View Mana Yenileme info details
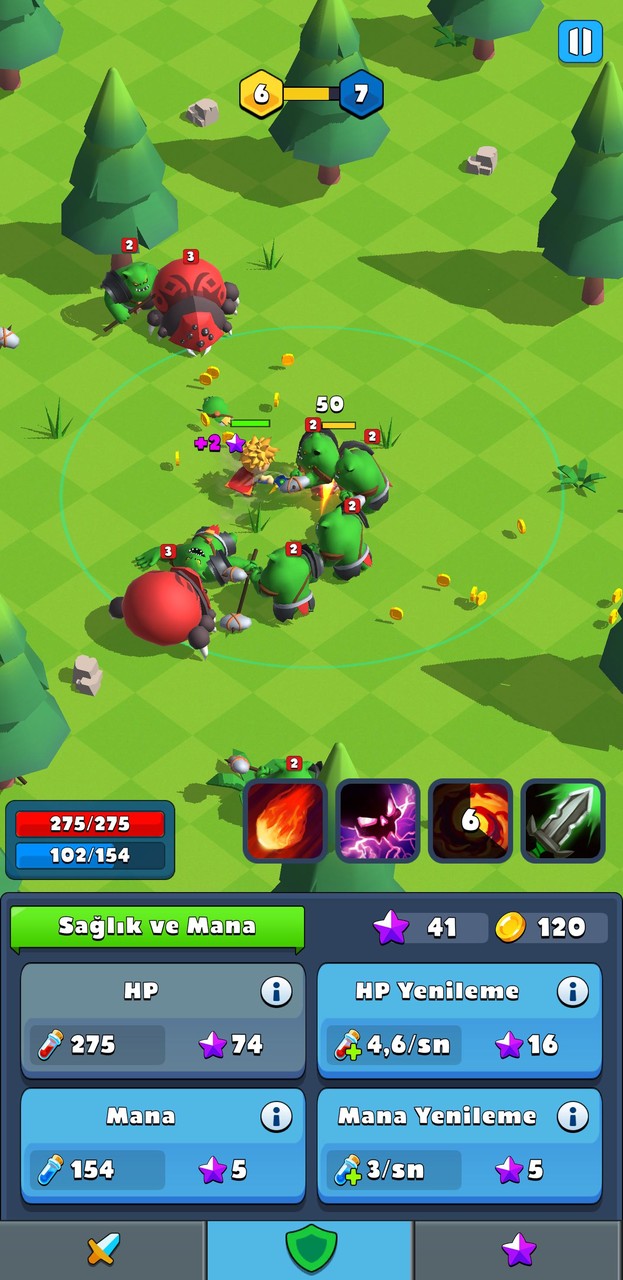The width and height of the screenshot is (623, 1280). (572, 1116)
